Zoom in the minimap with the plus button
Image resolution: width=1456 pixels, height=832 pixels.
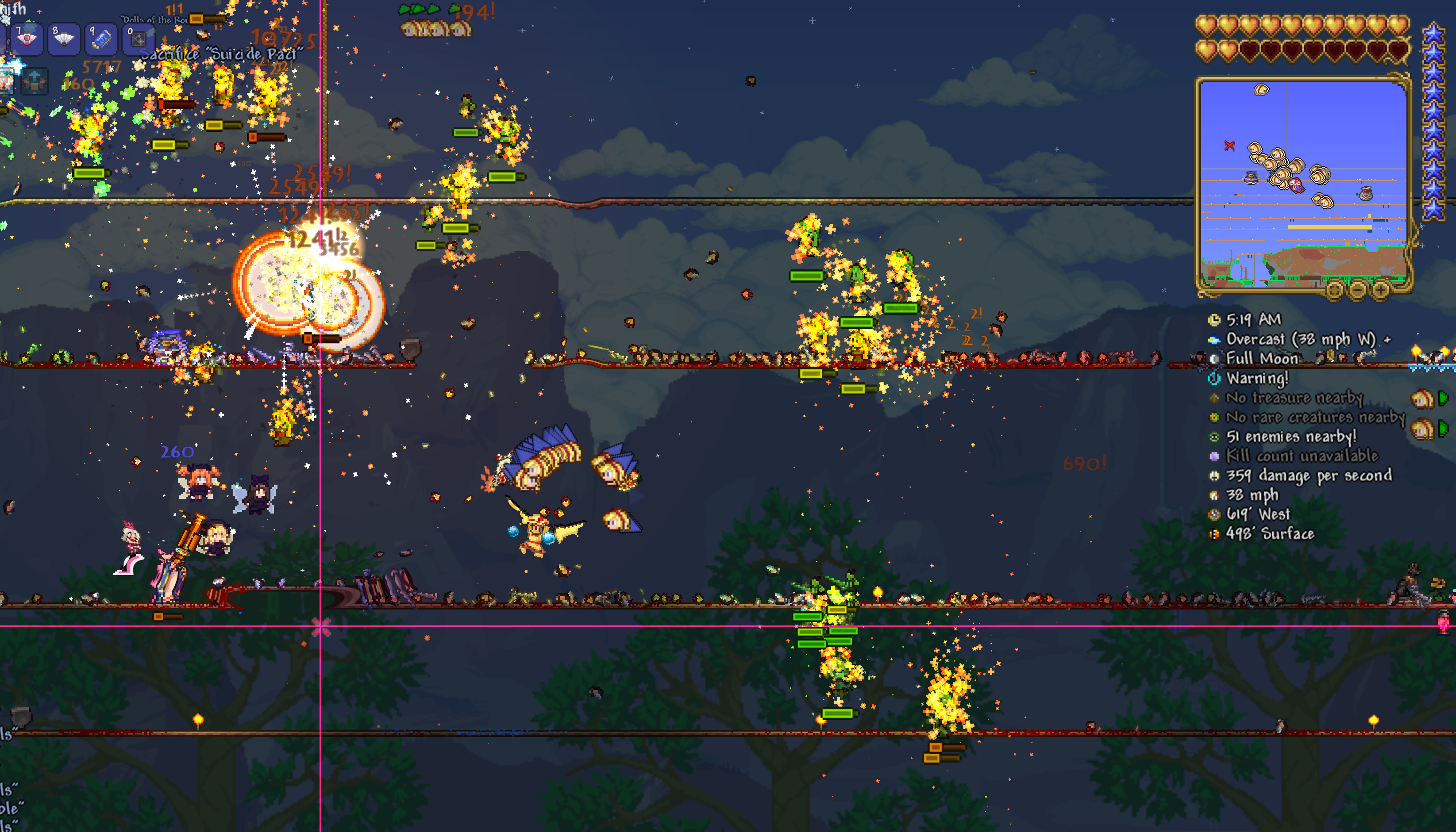pos(1380,290)
